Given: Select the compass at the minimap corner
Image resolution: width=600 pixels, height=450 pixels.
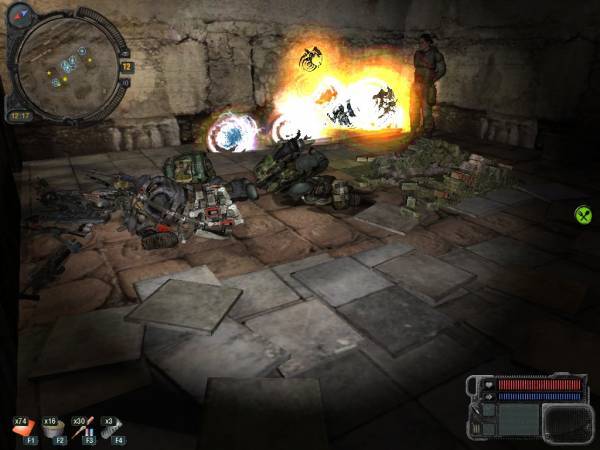Looking at the screenshot, I should pyautogui.click(x=21, y=15).
